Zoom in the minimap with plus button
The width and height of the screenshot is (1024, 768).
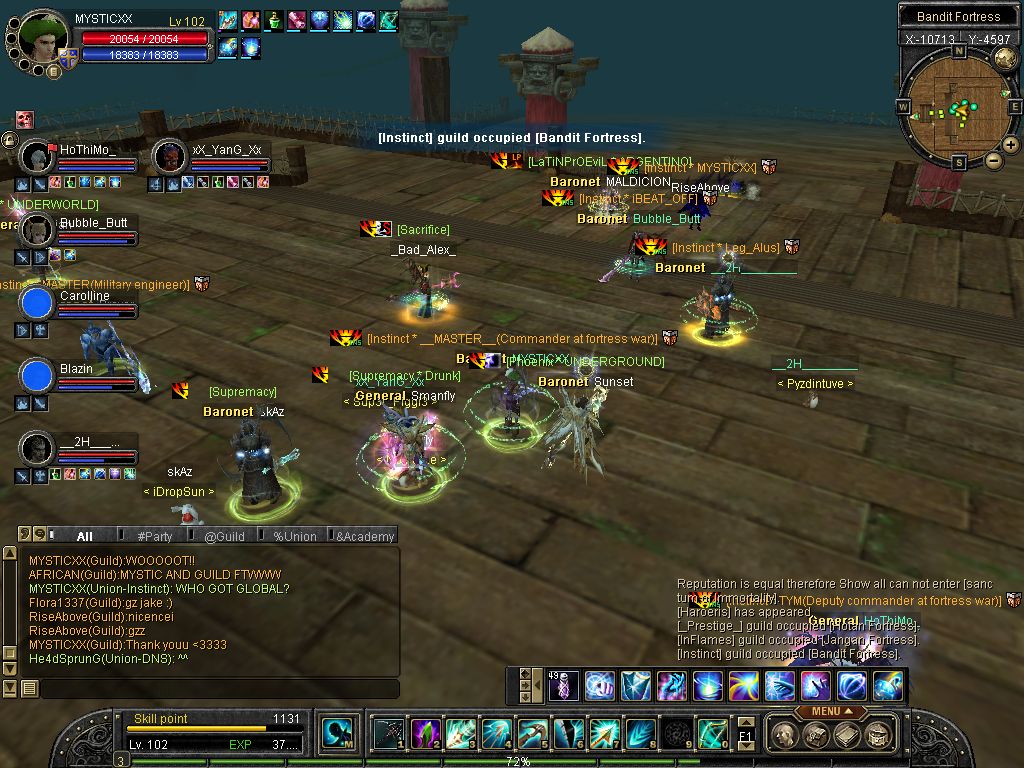1011,145
